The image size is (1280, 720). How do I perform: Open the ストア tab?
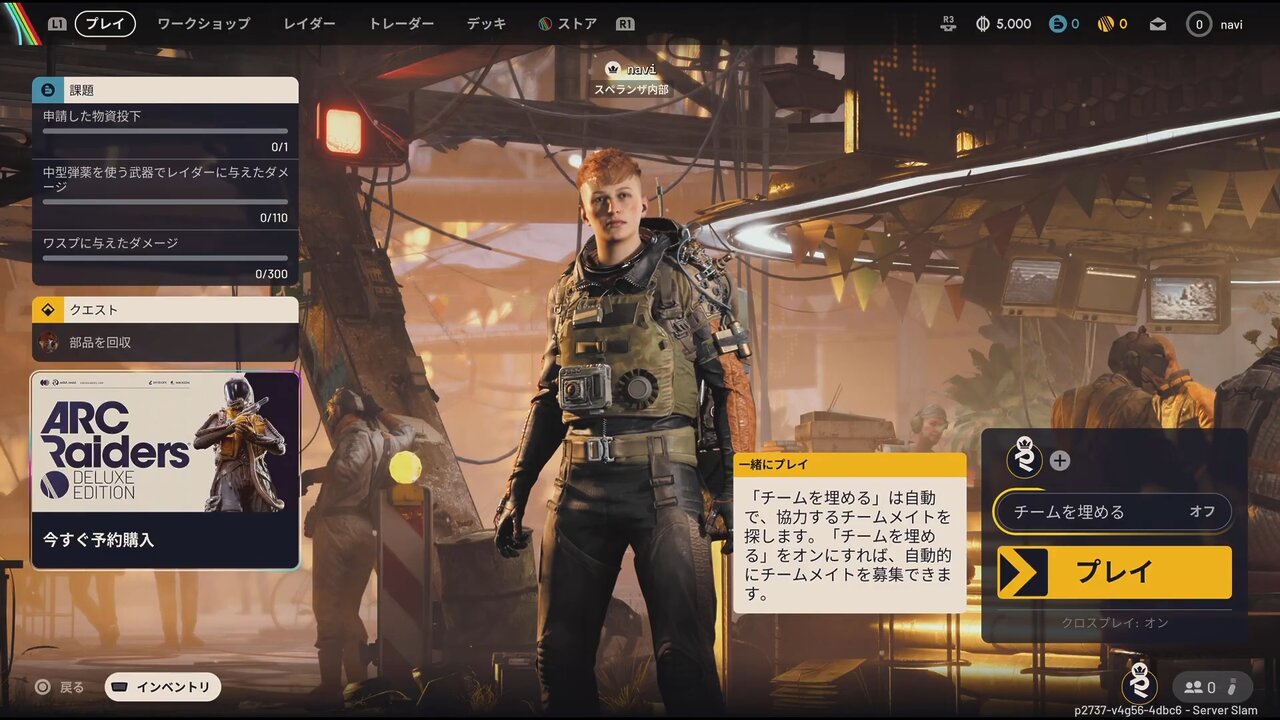tap(568, 24)
